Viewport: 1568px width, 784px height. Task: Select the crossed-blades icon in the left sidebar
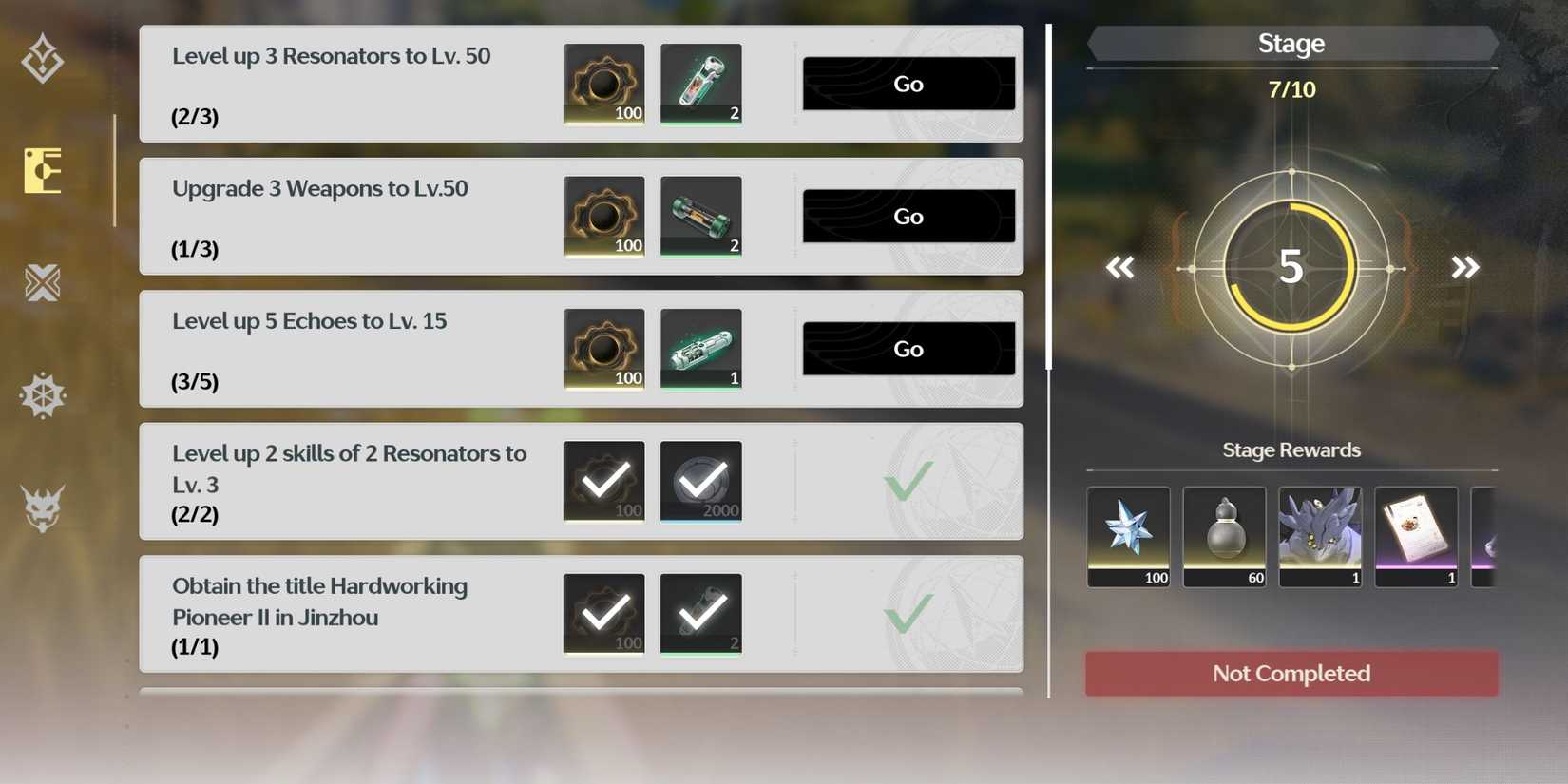43,283
